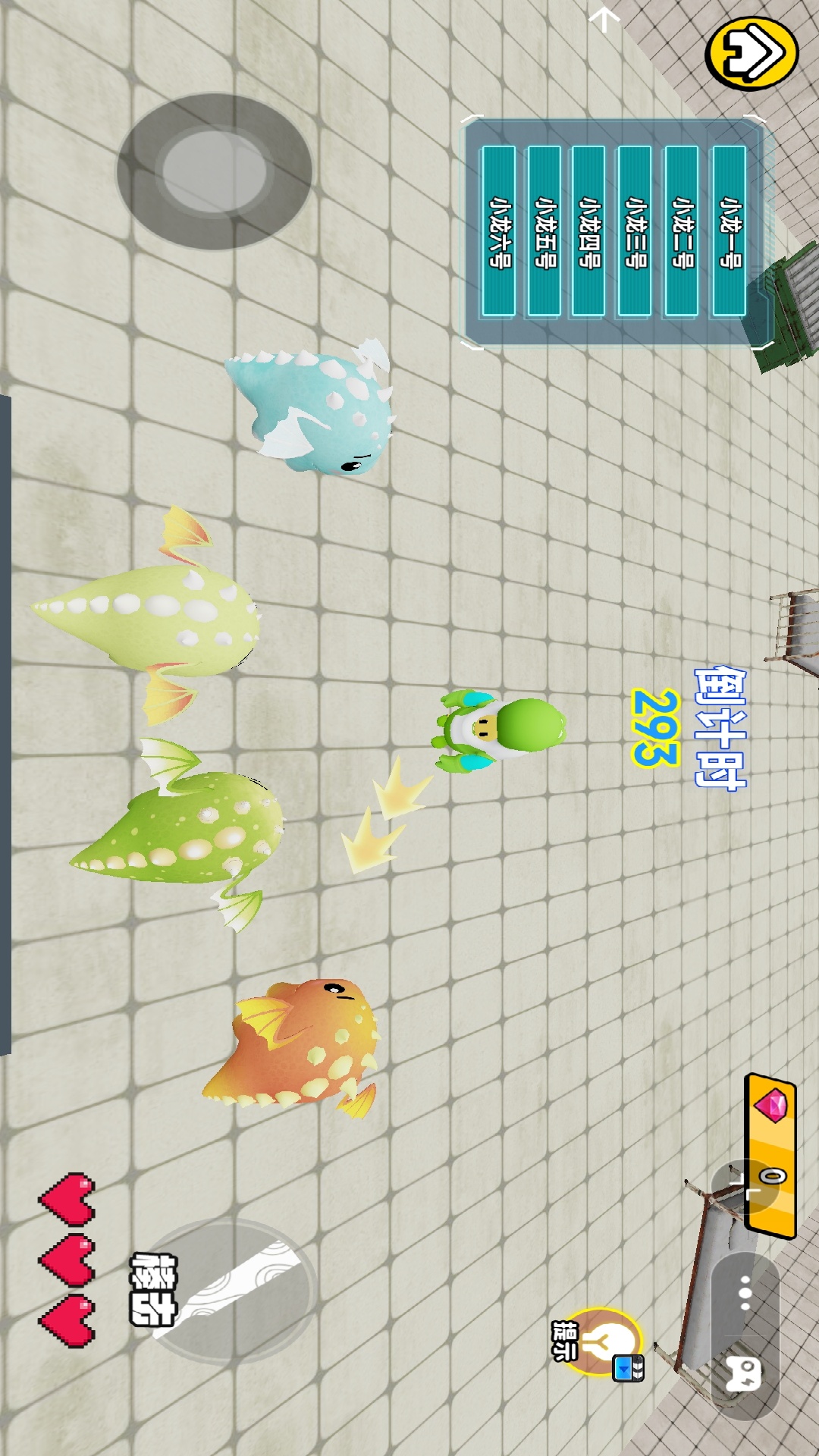Image resolution: width=819 pixels, height=1456 pixels.
Task: Tap the round corner-bracket overlay button
Action: (x=745, y=1188)
